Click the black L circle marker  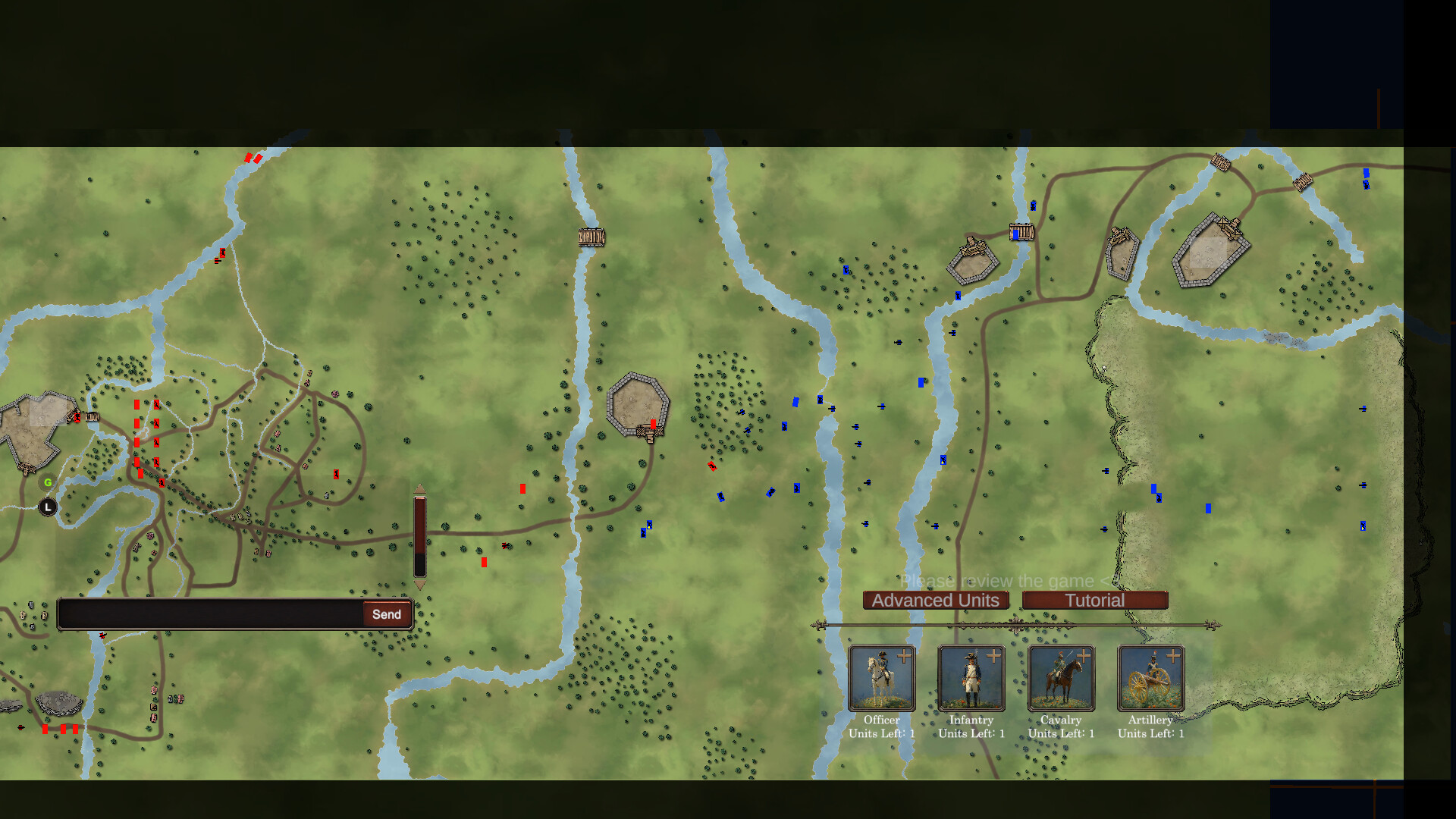tap(46, 505)
